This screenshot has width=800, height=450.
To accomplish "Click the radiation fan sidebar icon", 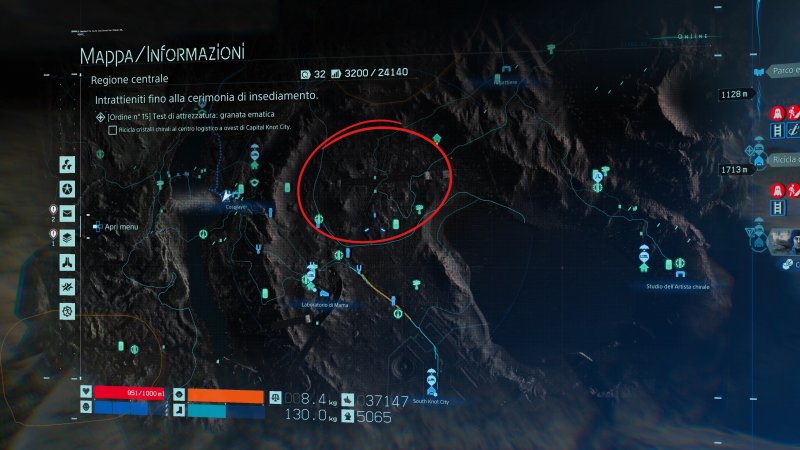I will tap(67, 164).
